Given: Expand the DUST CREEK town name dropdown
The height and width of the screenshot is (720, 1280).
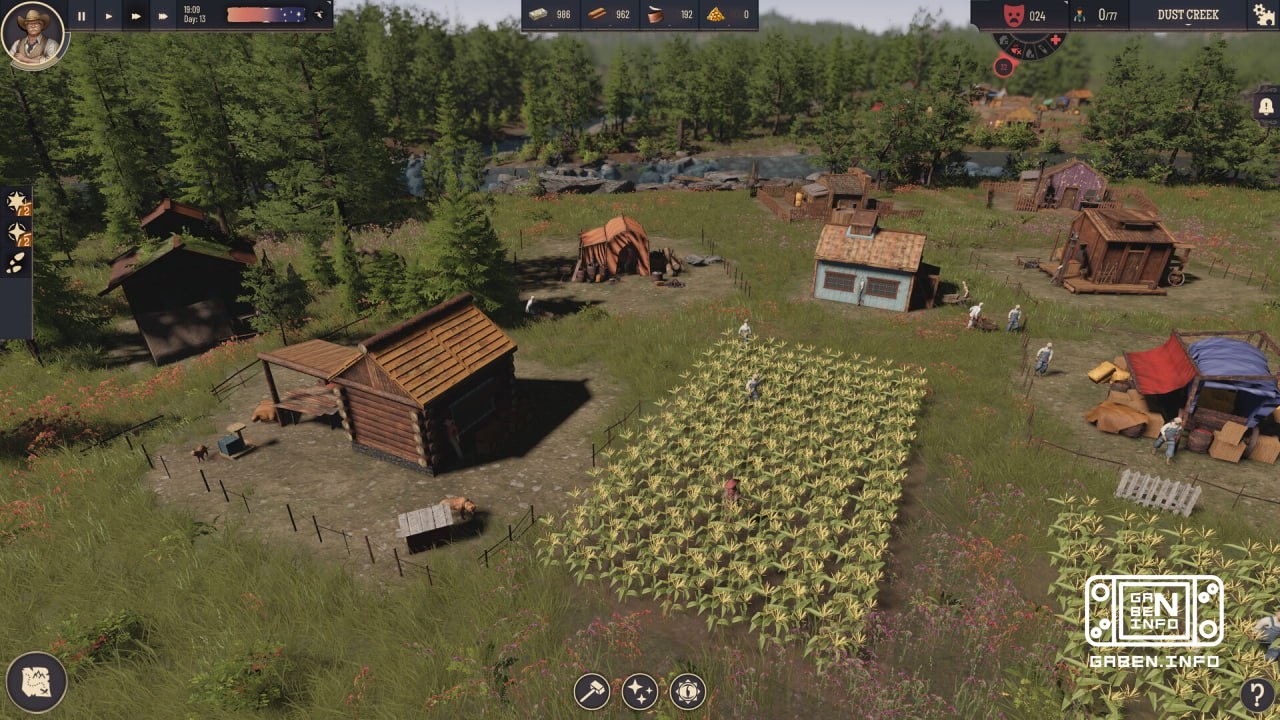Looking at the screenshot, I should pos(1190,15).
